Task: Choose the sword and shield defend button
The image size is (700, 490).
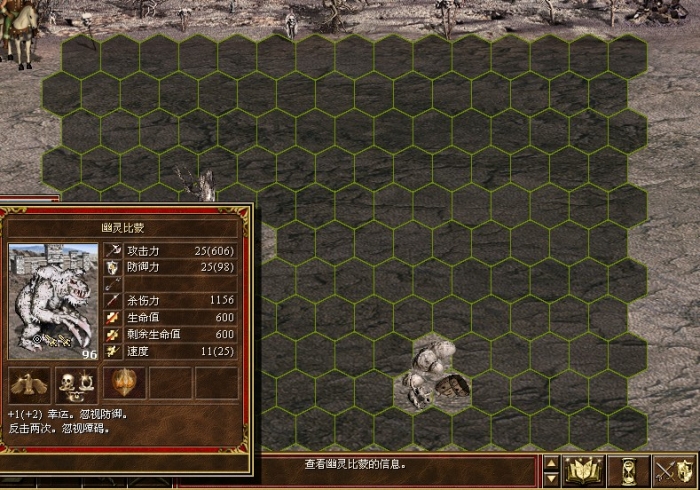Action: click(x=673, y=471)
